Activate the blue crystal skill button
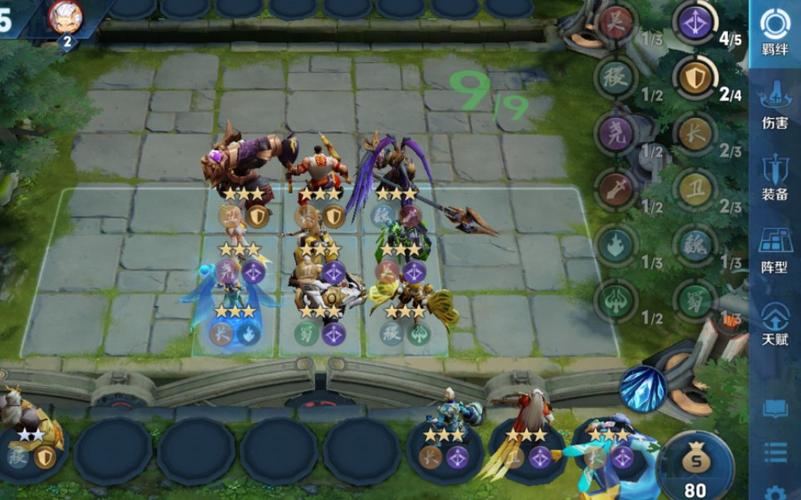The width and height of the screenshot is (801, 500). (x=642, y=388)
